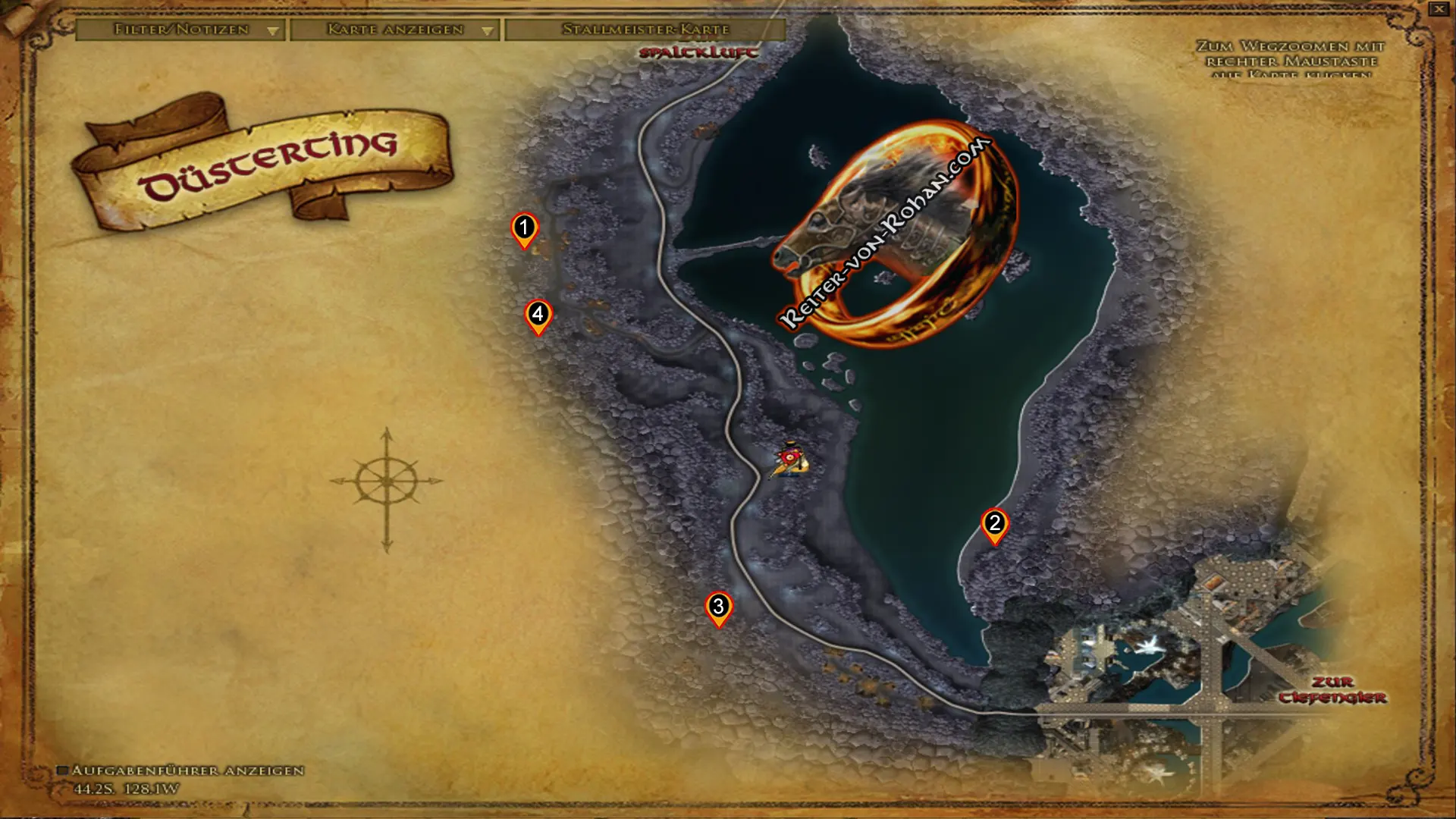The width and height of the screenshot is (1456, 819).
Task: Close the map window
Action: pyautogui.click(x=1439, y=9)
